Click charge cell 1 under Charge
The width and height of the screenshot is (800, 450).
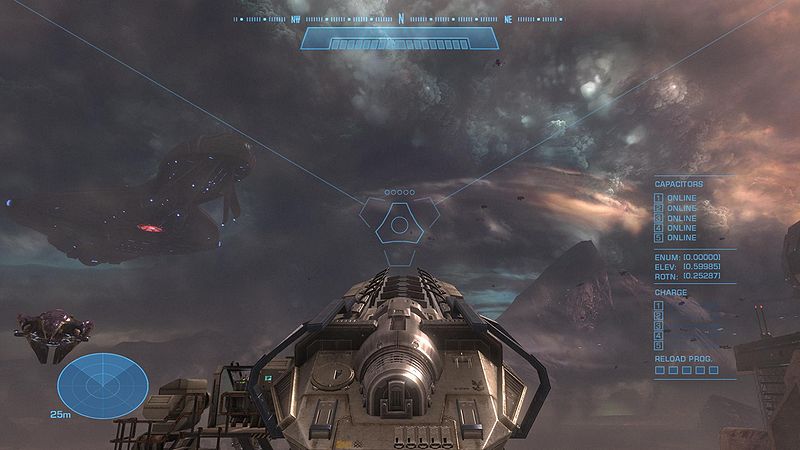click(659, 304)
